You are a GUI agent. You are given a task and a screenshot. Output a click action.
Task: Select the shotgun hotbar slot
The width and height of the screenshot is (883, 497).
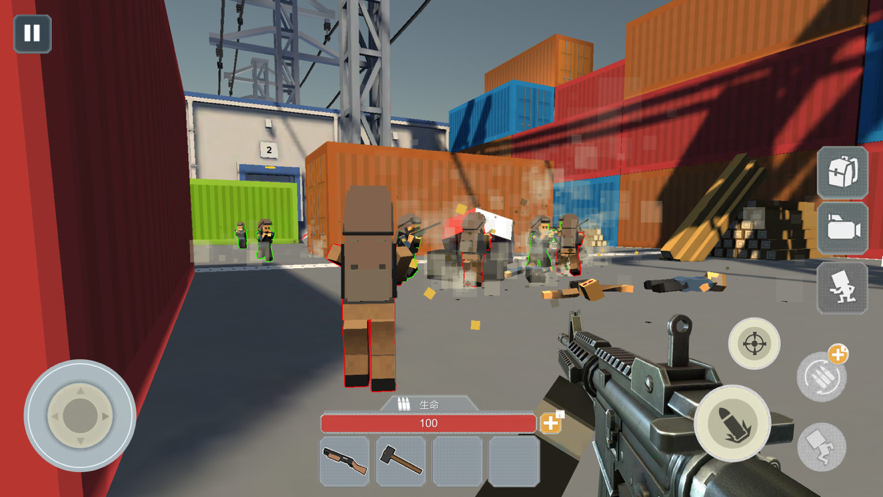coord(345,460)
